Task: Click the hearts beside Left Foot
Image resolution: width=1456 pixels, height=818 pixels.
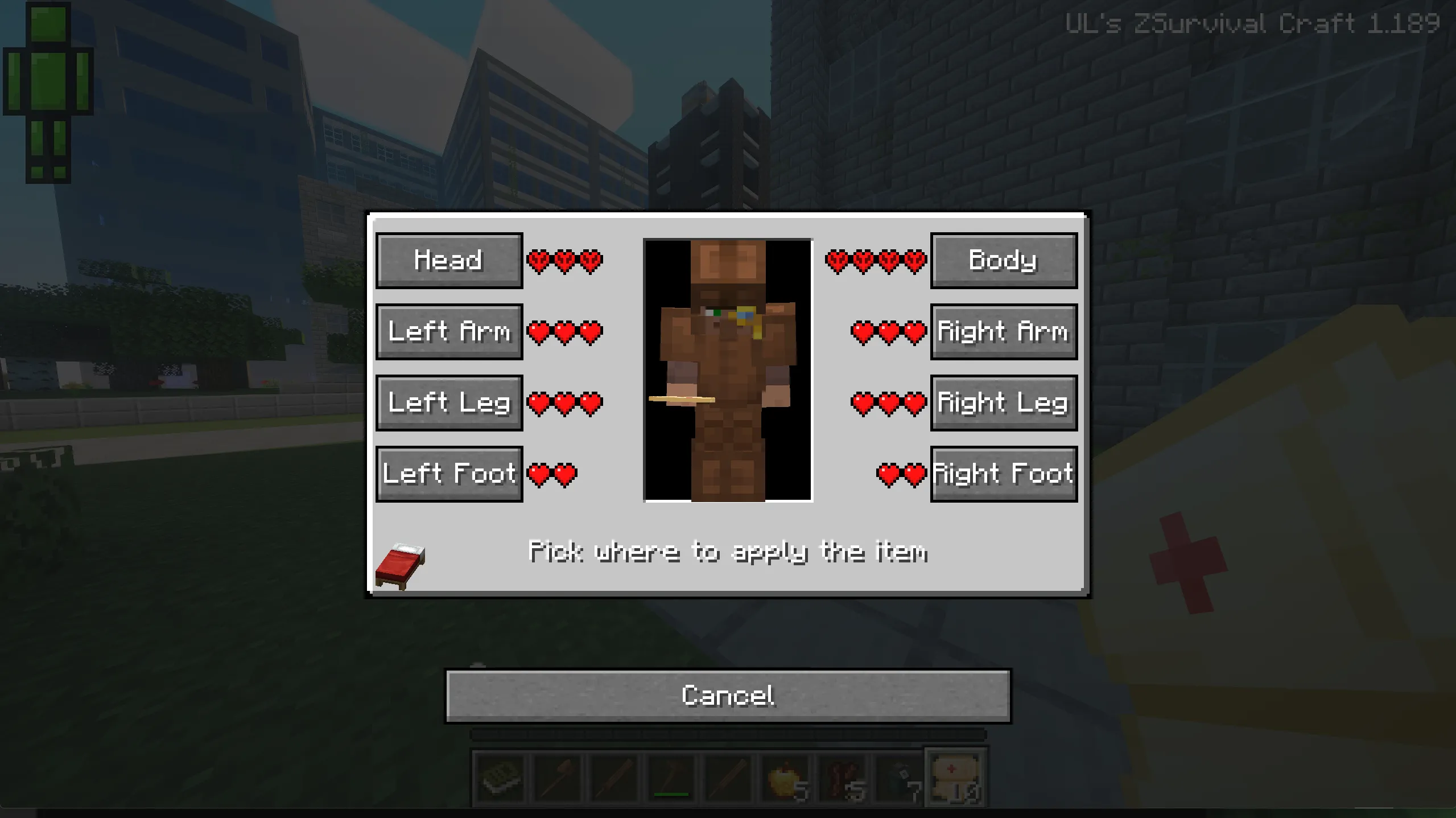Action: 550,473
